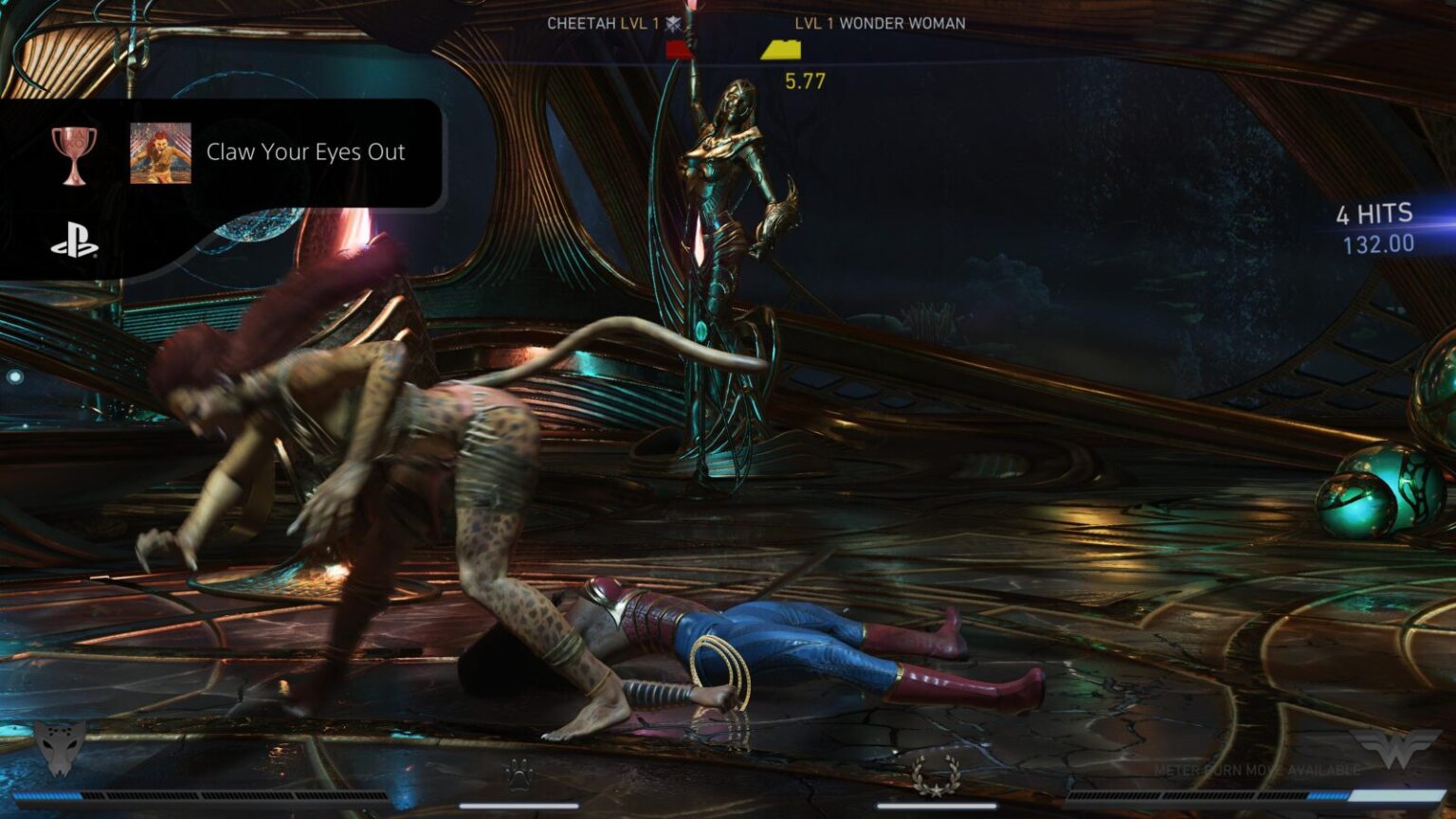The height and width of the screenshot is (819, 1456).
Task: Toggle Wonder Woman's charged meter segment
Action: point(1327,794)
